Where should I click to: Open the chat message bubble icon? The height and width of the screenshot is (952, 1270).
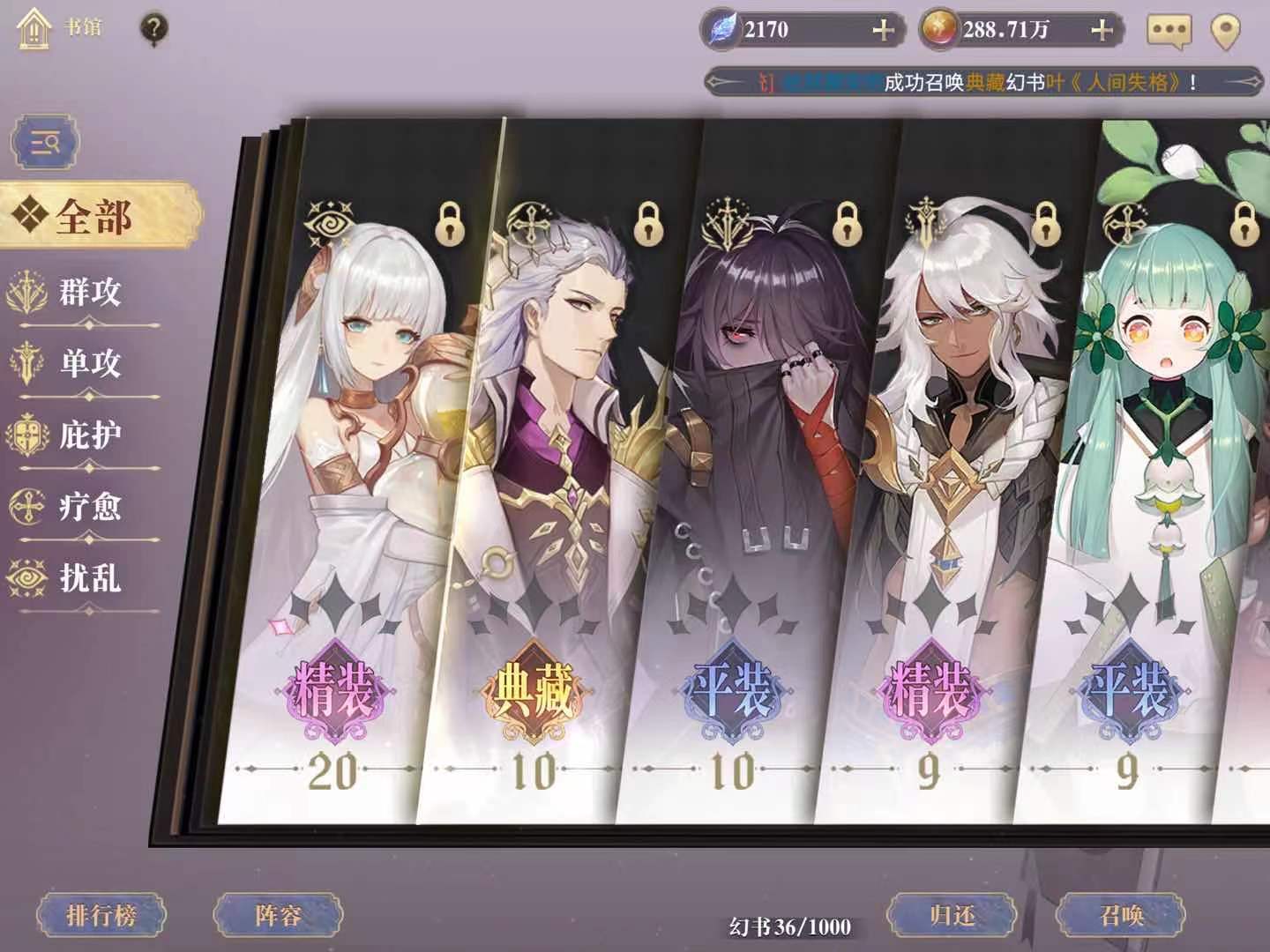[1171, 28]
